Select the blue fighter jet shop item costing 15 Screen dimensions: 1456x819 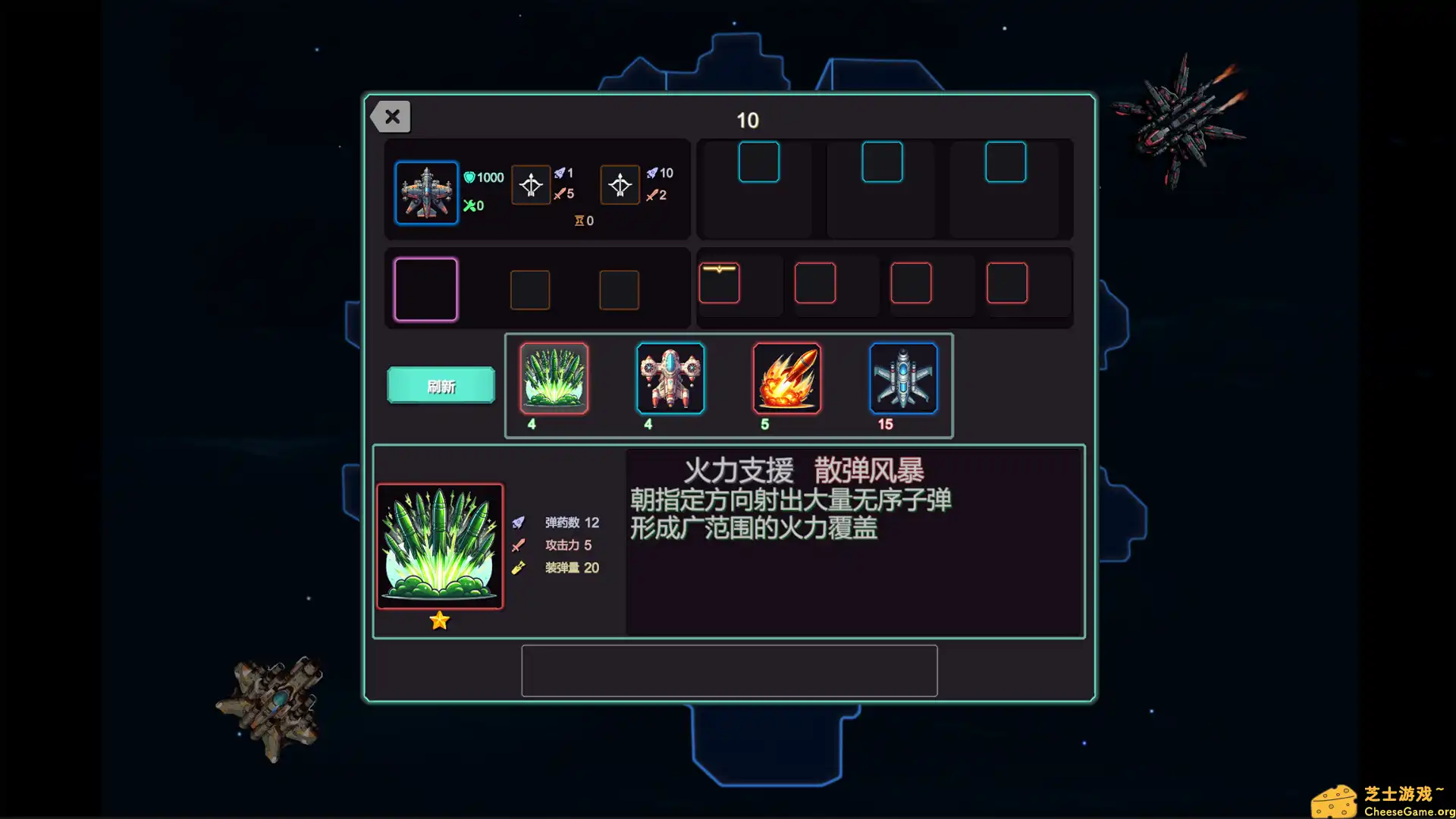click(902, 379)
